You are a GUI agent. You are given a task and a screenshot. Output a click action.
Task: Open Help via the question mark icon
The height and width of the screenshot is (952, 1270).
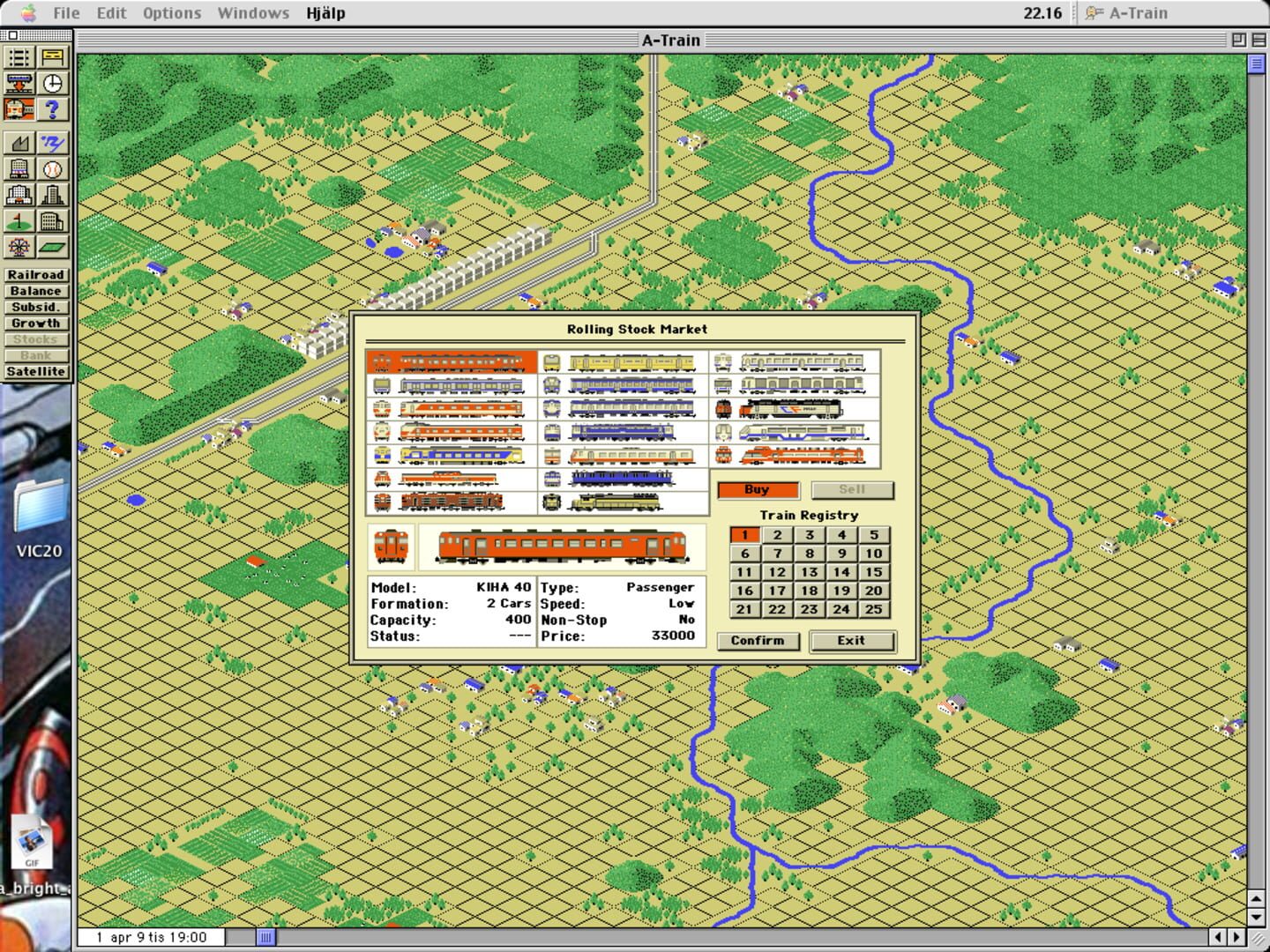click(x=53, y=110)
